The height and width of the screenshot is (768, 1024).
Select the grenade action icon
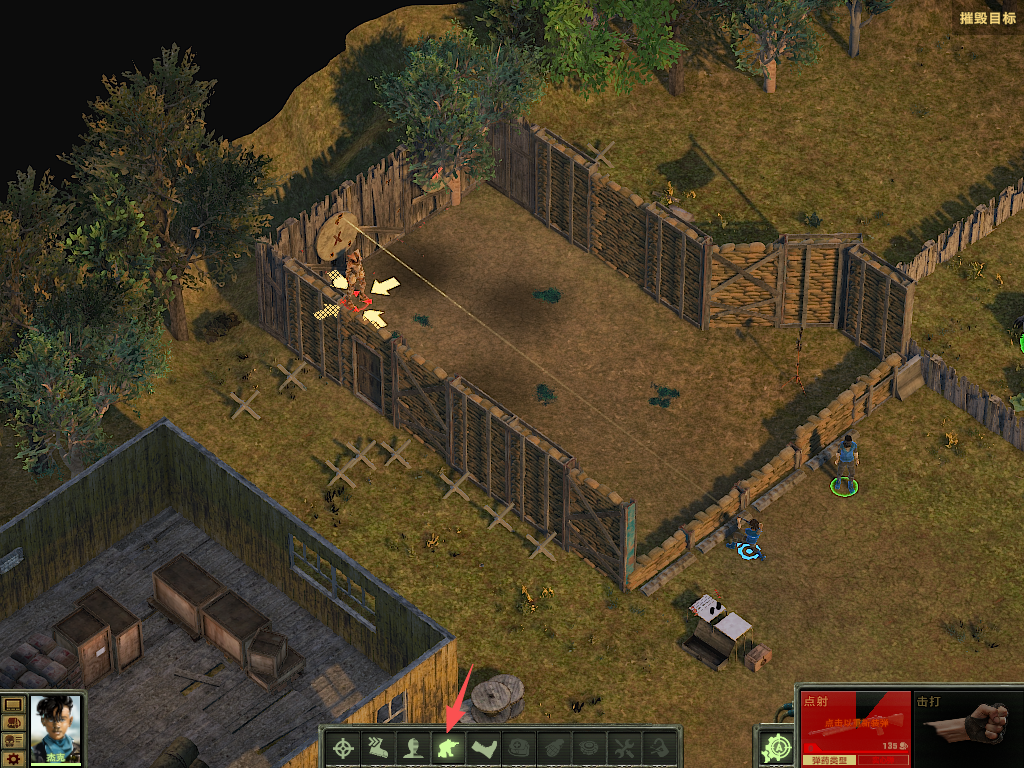553,747
